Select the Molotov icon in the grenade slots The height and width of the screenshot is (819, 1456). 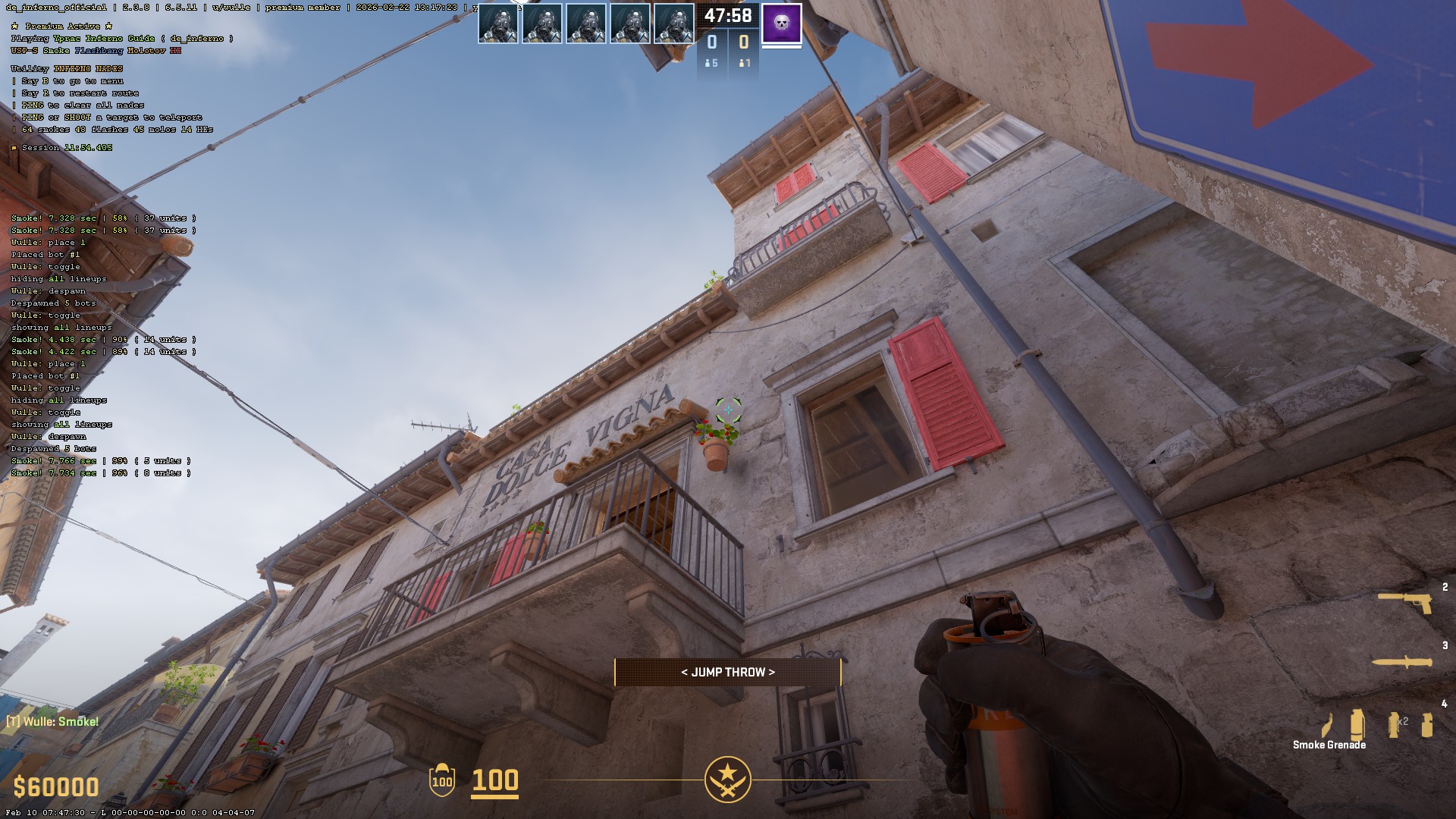click(1328, 725)
